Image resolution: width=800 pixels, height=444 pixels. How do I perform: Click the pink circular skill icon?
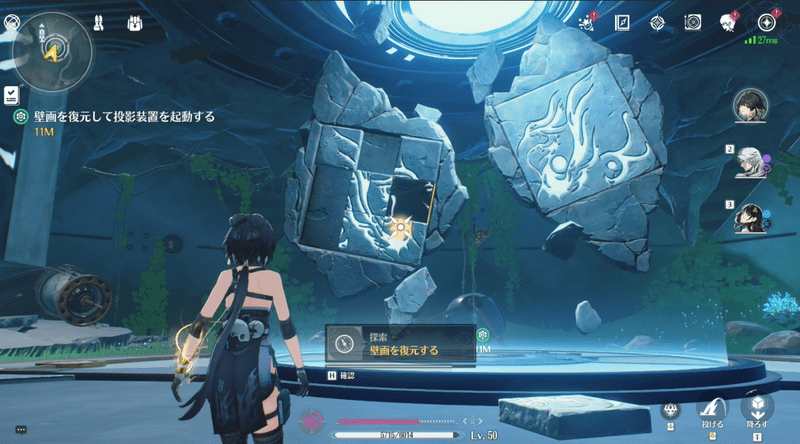(x=312, y=421)
